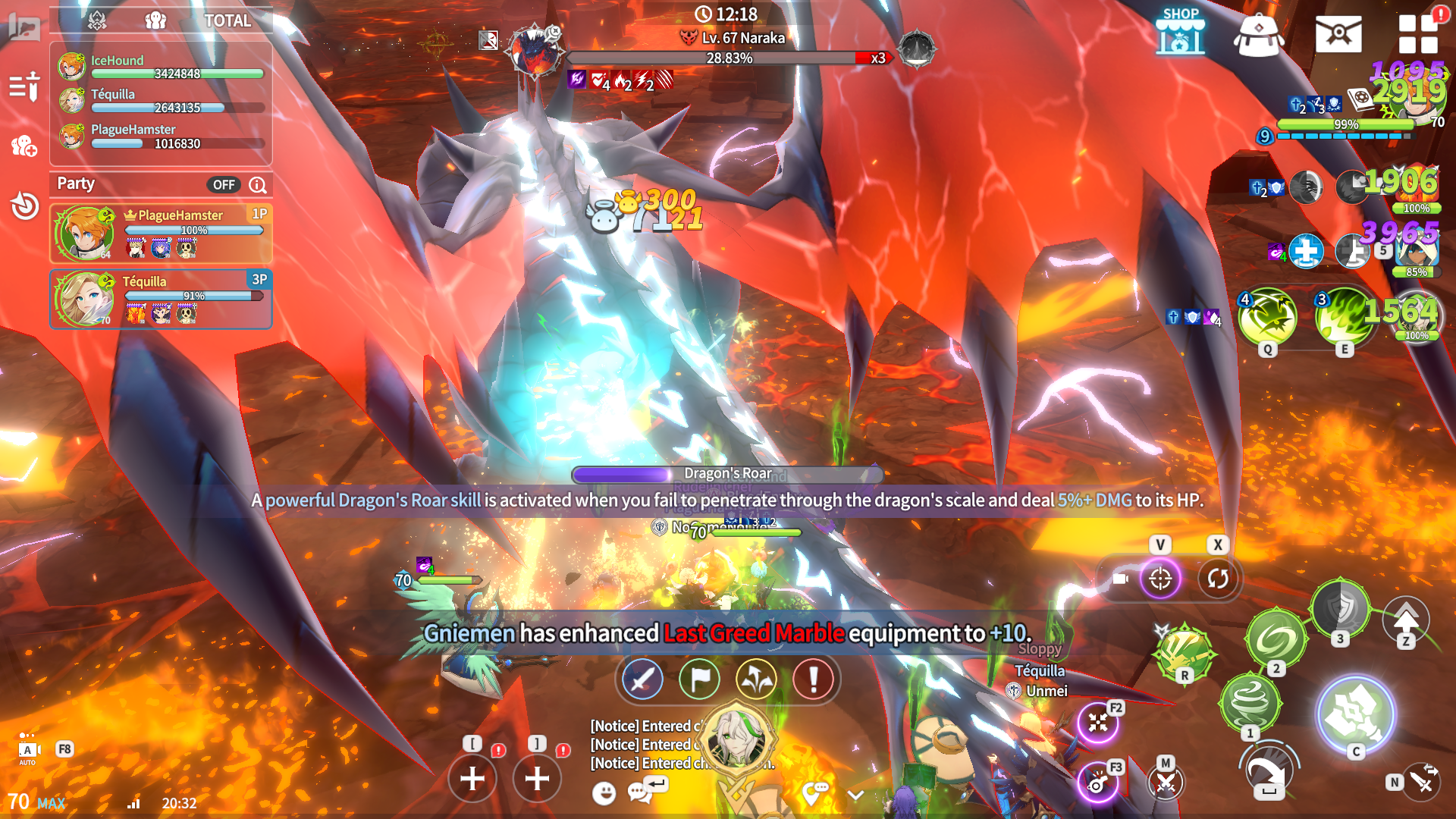This screenshot has width=1456, height=819.
Task: Open the four-square main menu
Action: coord(1417,34)
